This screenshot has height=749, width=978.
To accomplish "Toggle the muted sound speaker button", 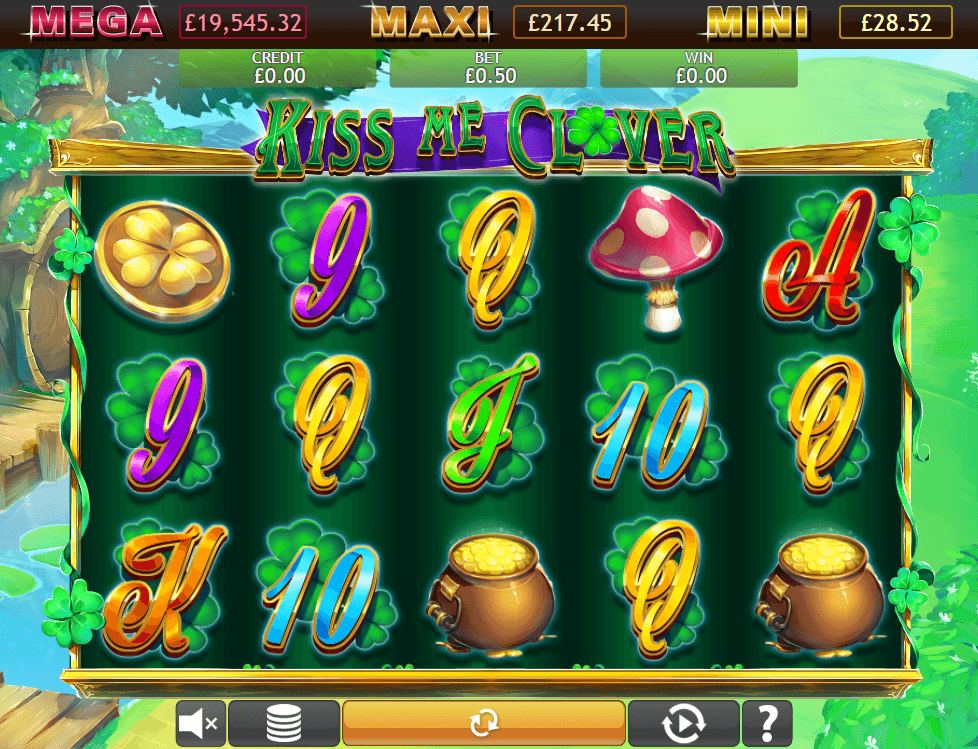I will [x=201, y=722].
